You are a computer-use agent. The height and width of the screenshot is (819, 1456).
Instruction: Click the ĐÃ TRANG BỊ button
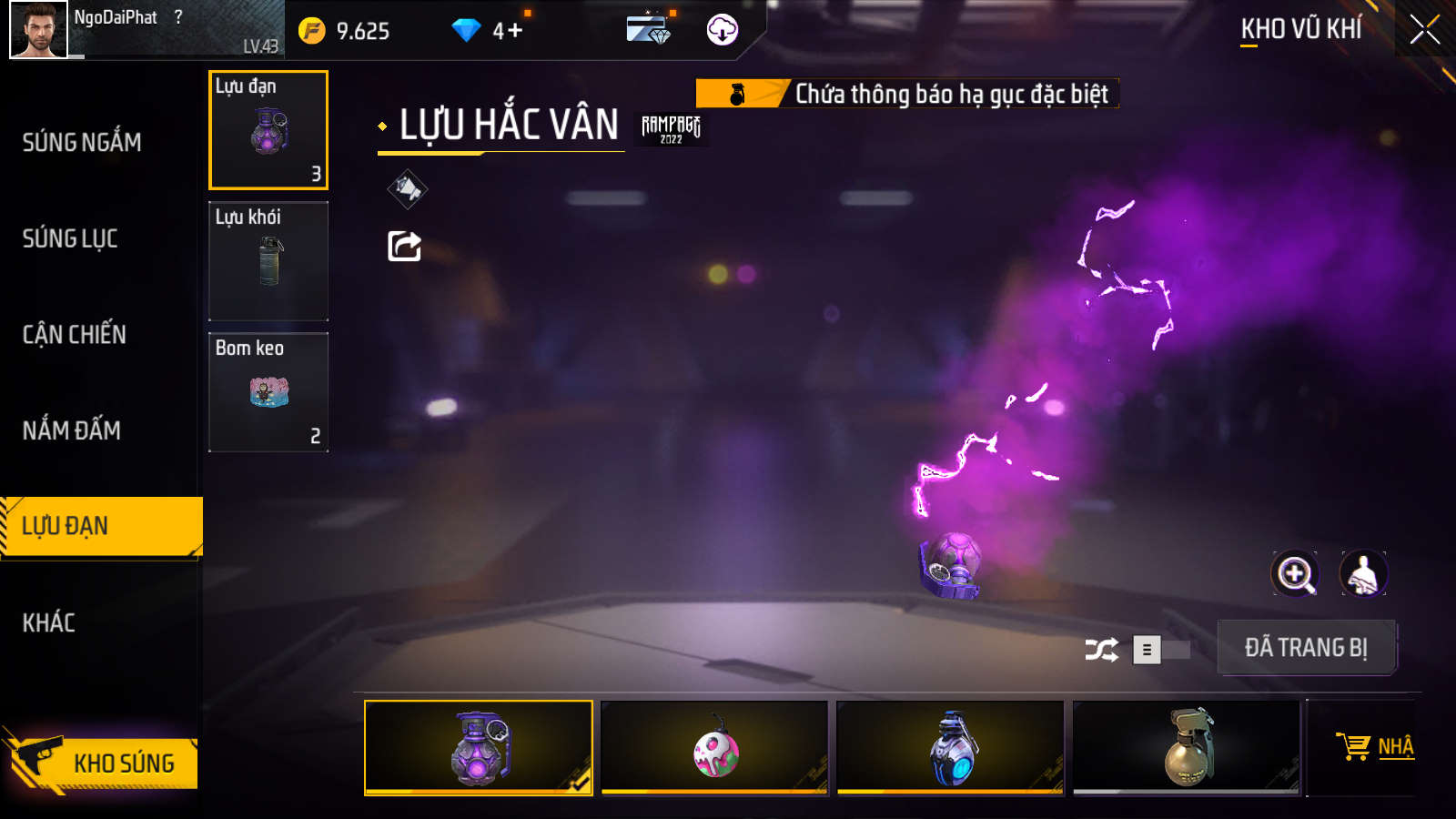(1306, 648)
